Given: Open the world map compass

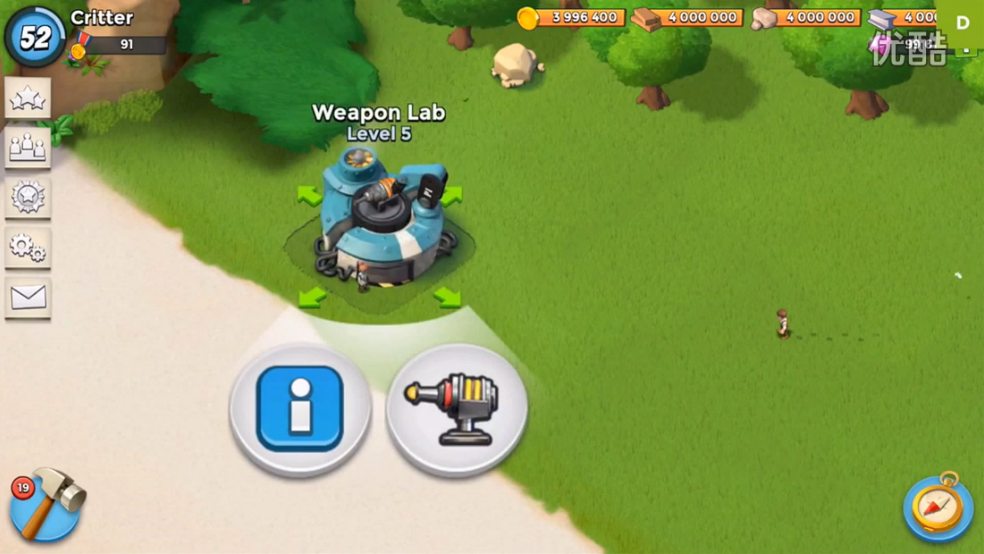Looking at the screenshot, I should pos(937,507).
